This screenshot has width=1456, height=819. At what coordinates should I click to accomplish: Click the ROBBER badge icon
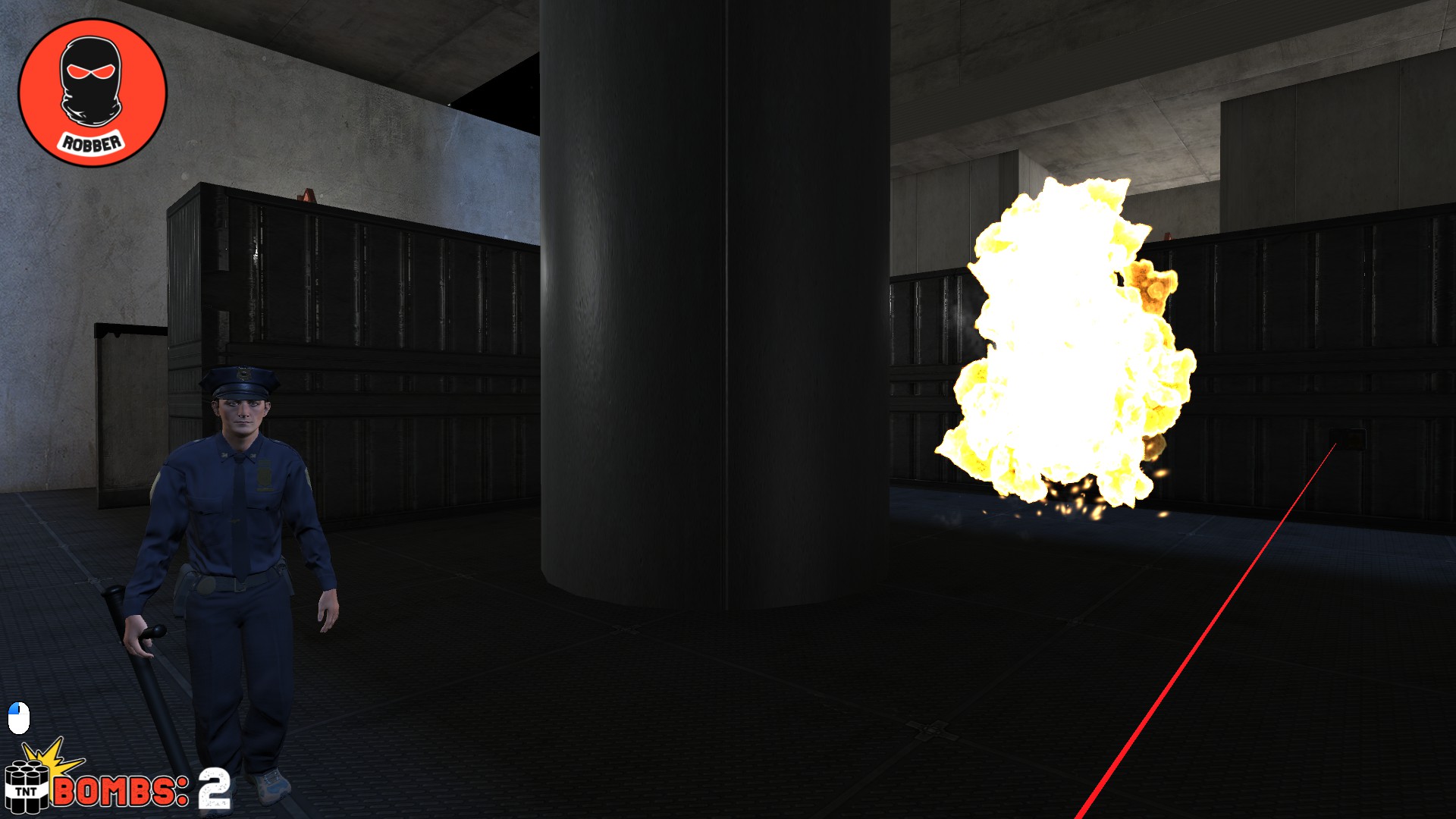pos(91,91)
